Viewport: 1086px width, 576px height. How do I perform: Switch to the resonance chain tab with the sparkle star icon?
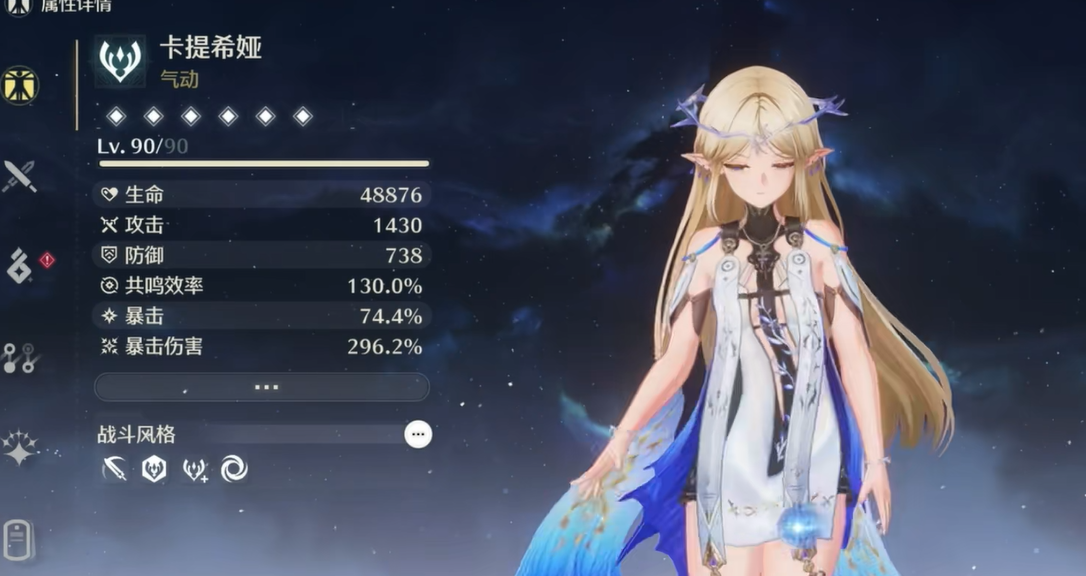(x=20, y=448)
